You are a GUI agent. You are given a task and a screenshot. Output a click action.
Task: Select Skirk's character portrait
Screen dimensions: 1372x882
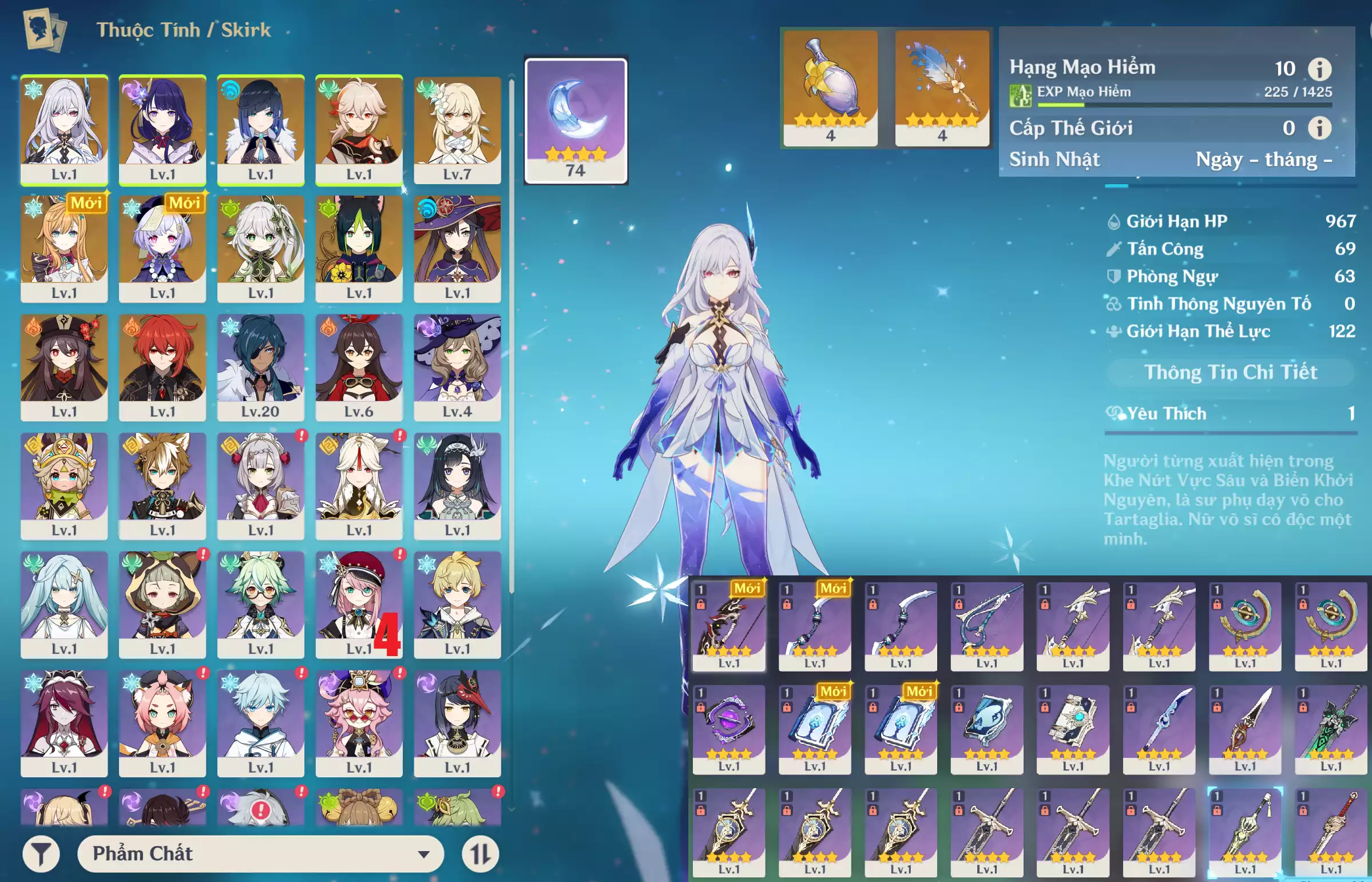64,129
